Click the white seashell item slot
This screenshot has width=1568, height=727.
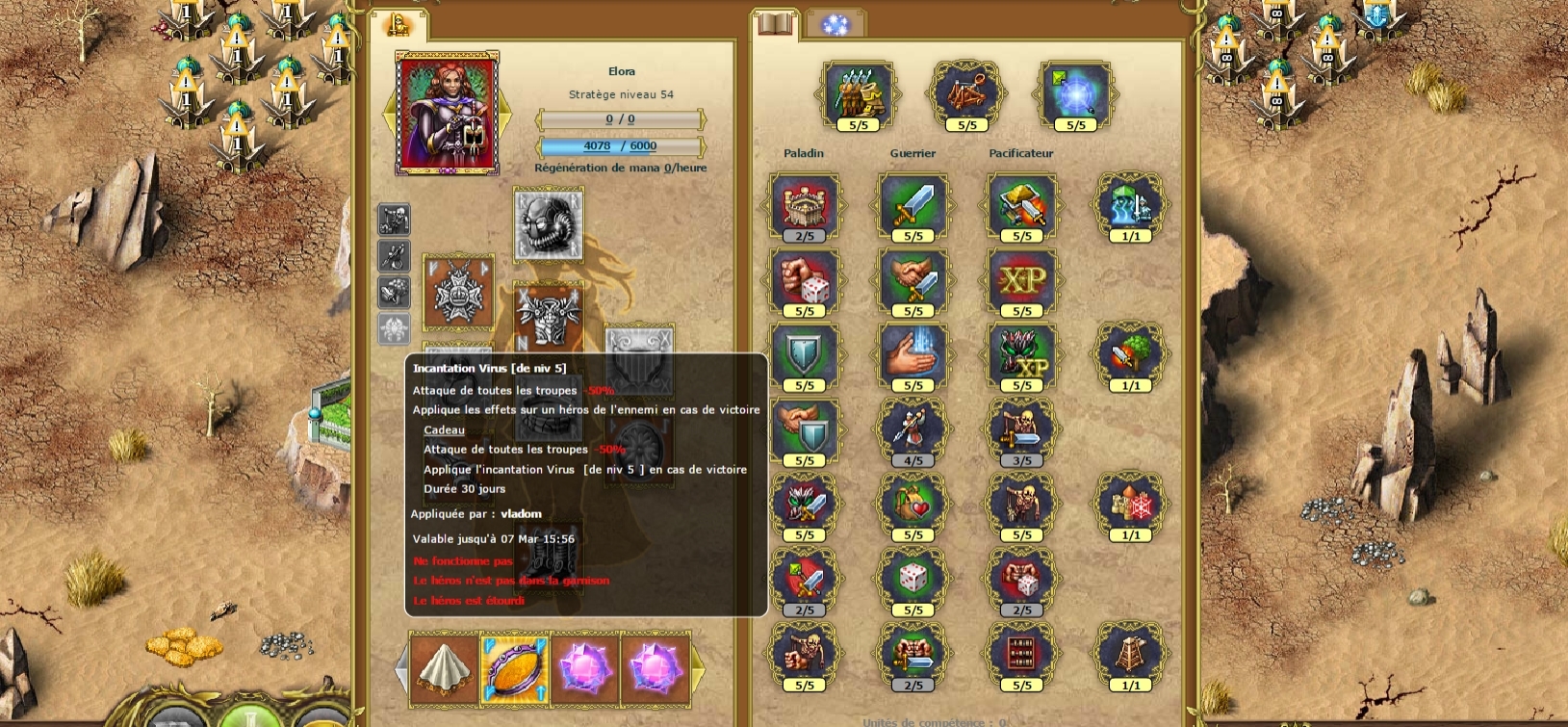pyautogui.click(x=444, y=667)
